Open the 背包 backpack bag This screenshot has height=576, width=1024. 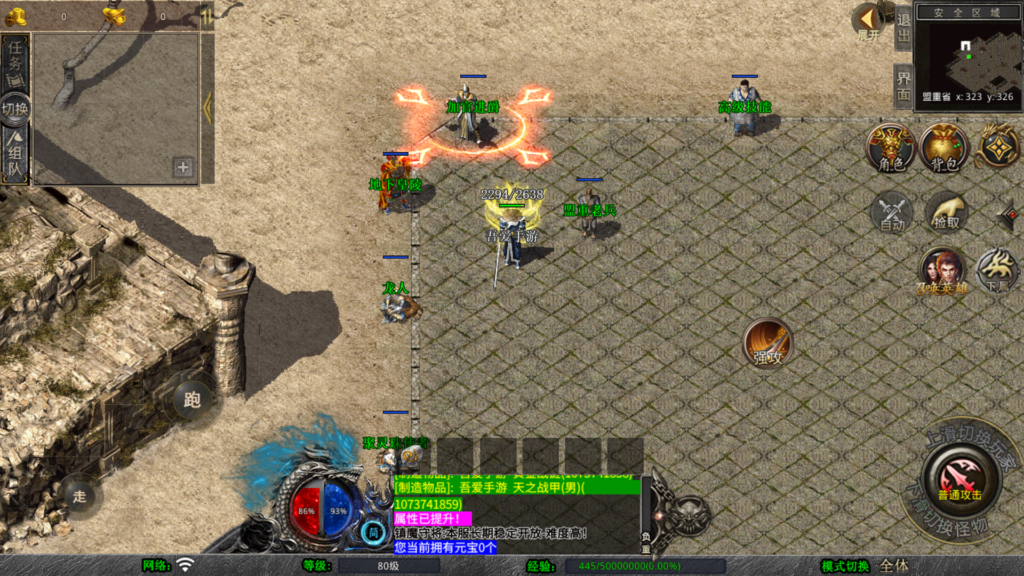[944, 148]
